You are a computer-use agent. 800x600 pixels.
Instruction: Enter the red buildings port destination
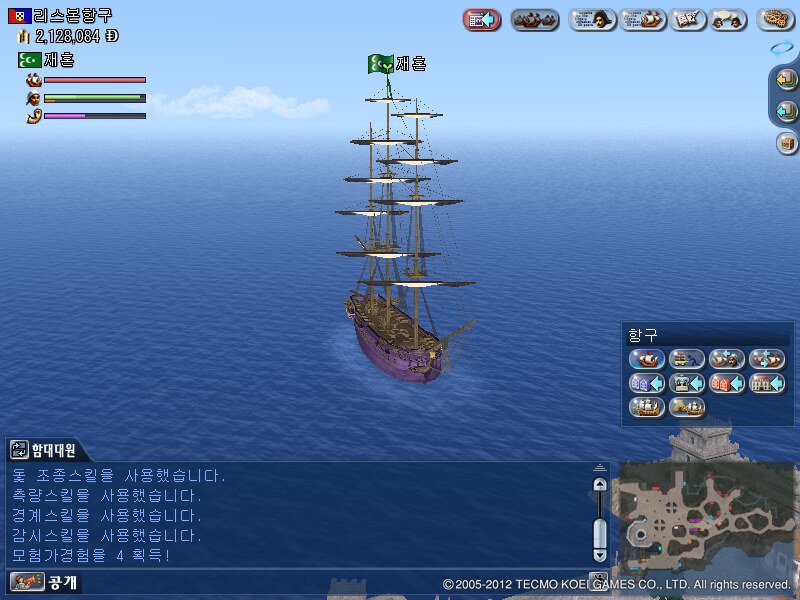727,382
